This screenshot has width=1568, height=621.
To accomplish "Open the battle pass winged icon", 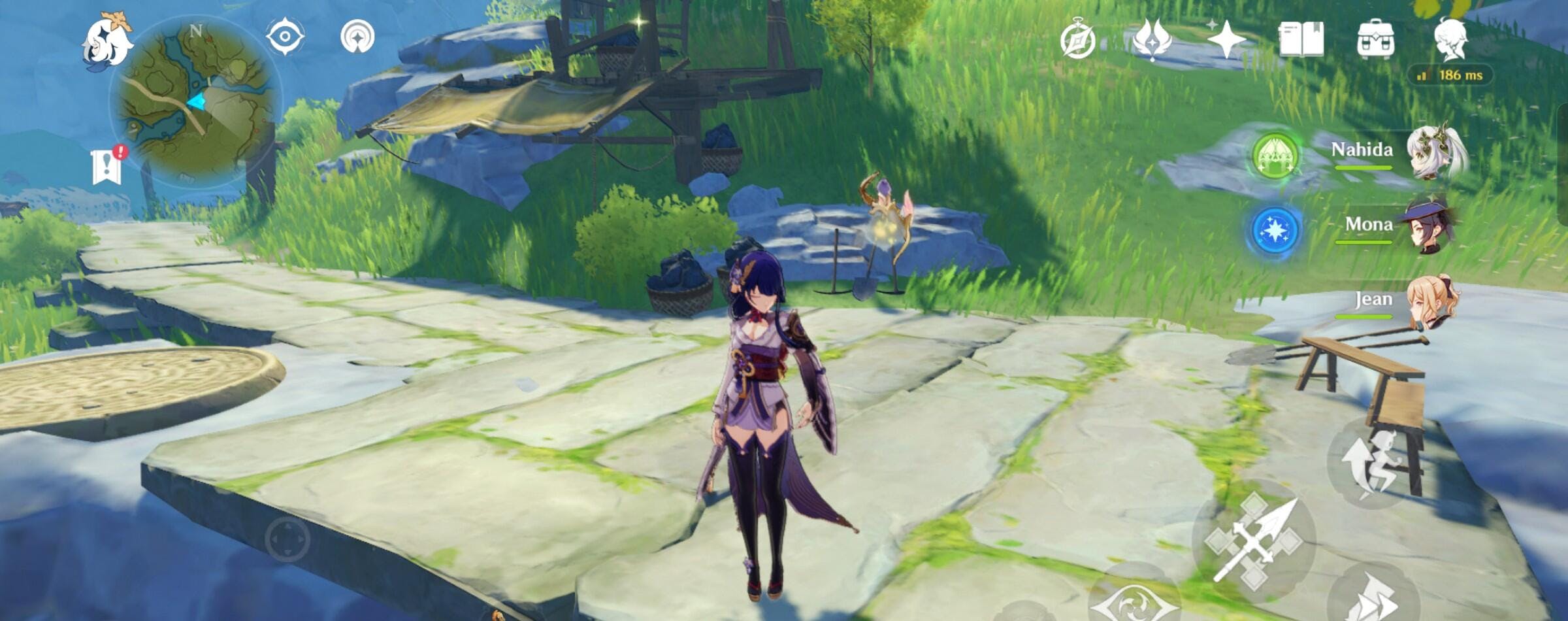I will coord(1152,39).
